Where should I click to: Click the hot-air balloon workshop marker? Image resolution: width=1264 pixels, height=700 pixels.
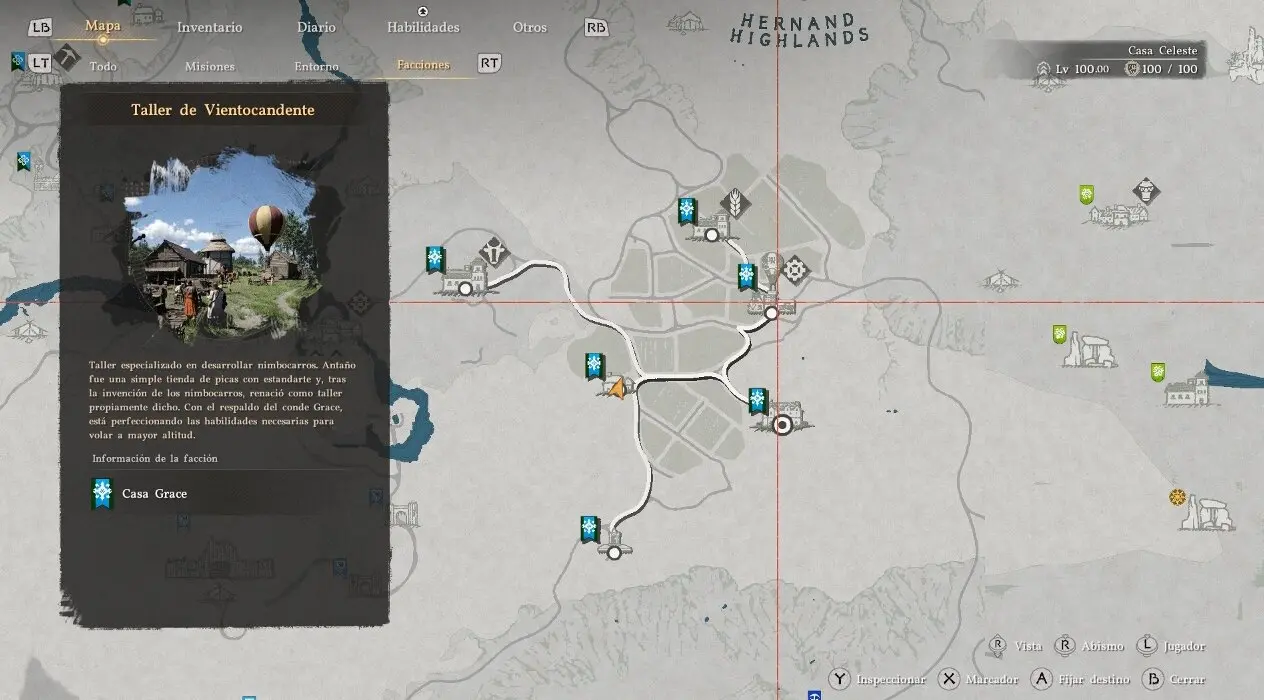[770, 267]
